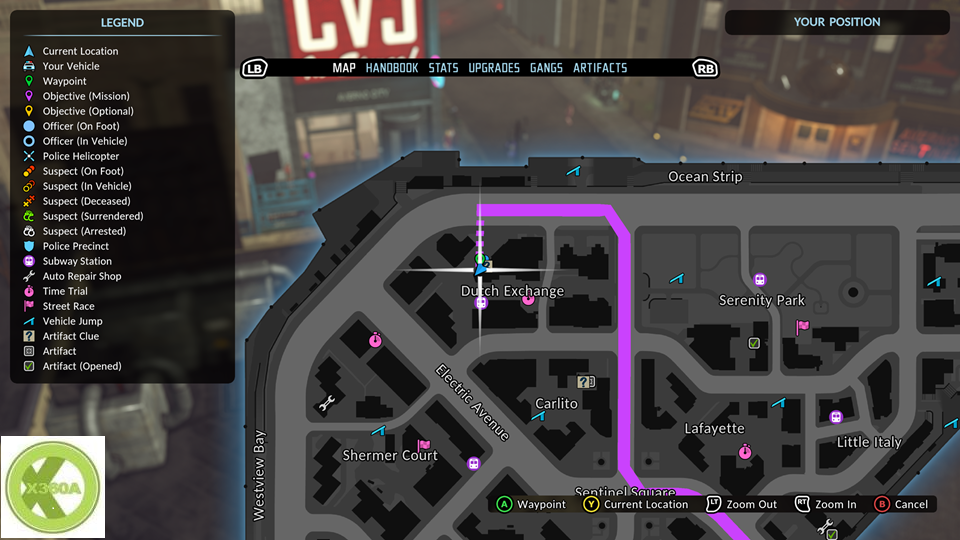
Task: Select the vehicle jump marker on Ocean Strip
Action: (574, 172)
